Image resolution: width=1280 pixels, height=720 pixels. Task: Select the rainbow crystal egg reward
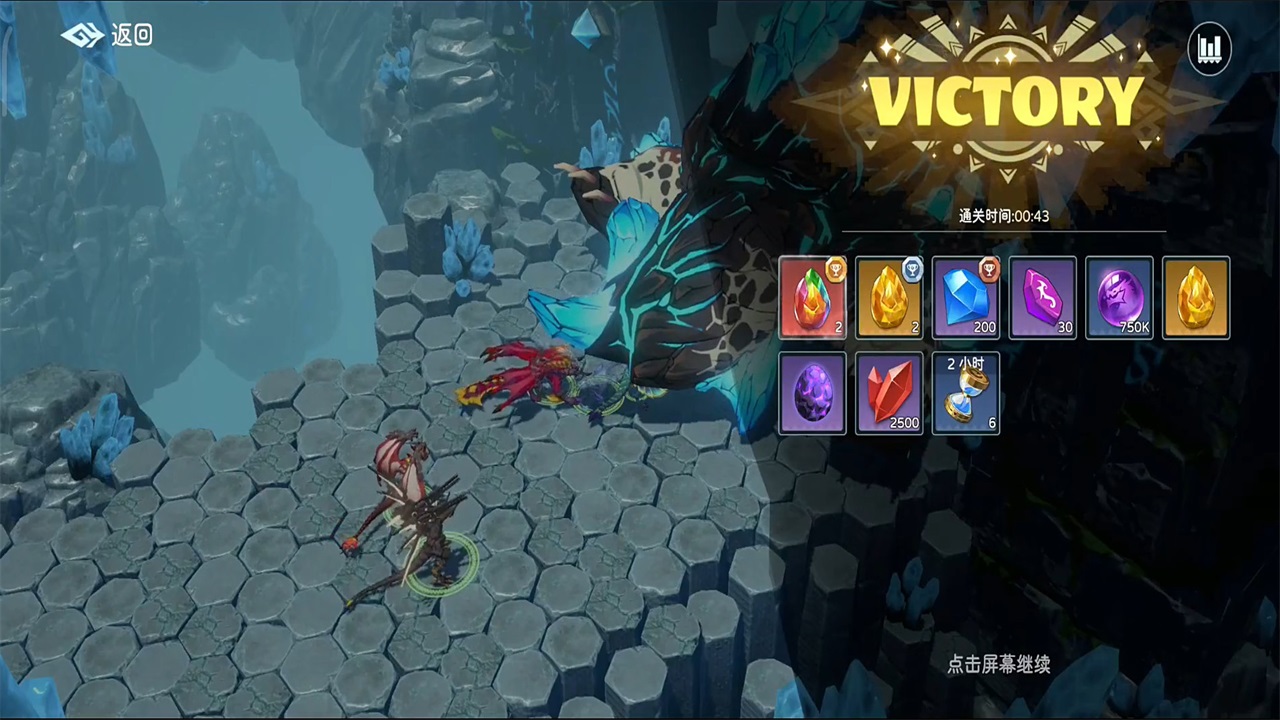coord(813,297)
